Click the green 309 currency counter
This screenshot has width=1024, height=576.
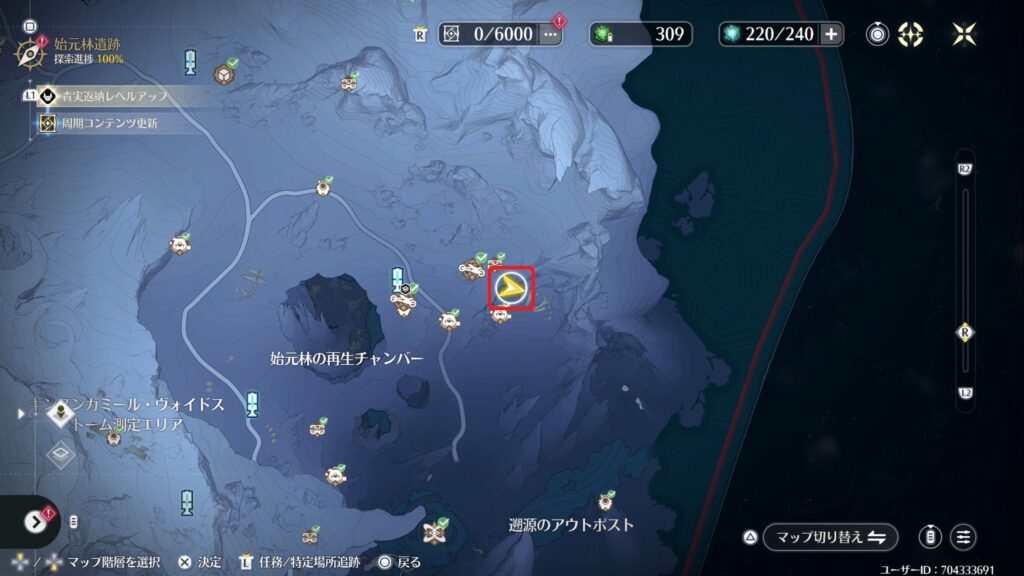click(641, 34)
